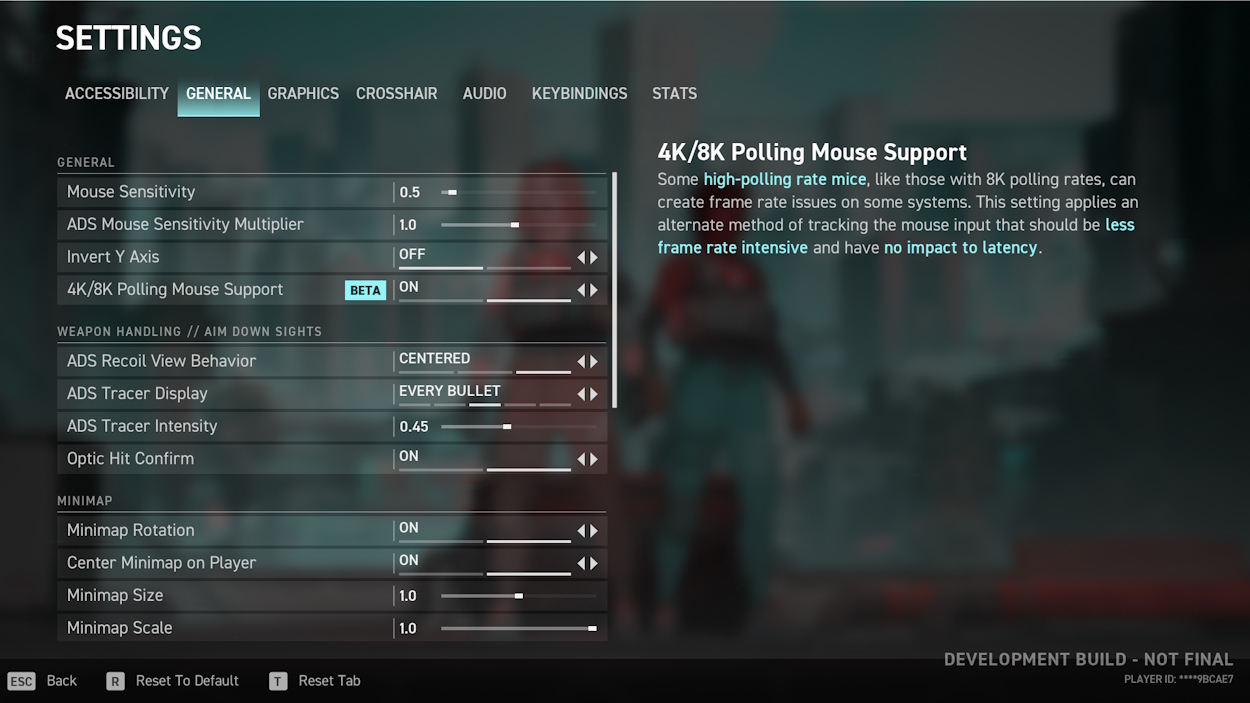Show the Stats tab
Viewport: 1250px width, 703px height.
[x=674, y=93]
